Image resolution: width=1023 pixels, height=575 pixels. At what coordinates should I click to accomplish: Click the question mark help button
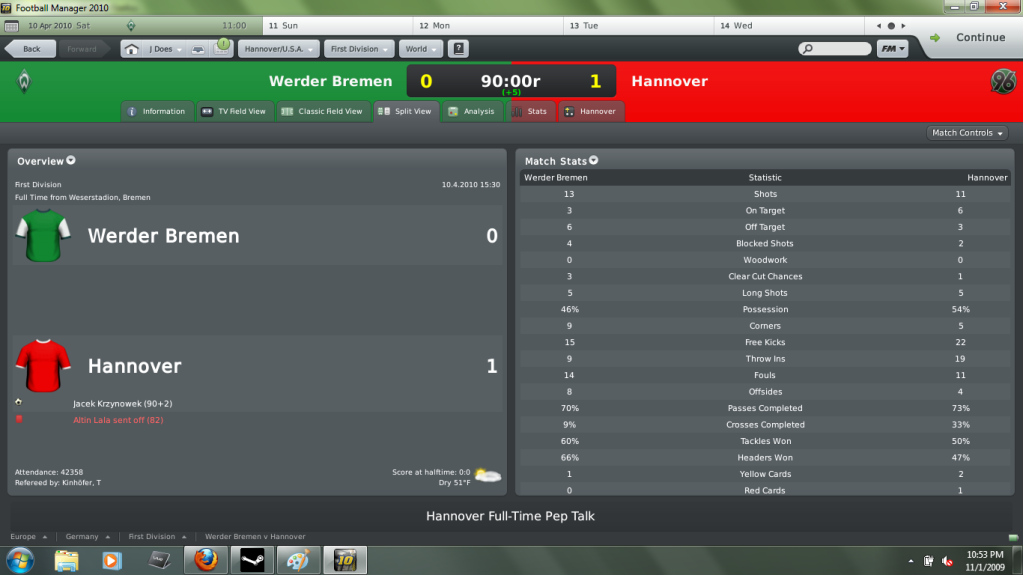458,48
